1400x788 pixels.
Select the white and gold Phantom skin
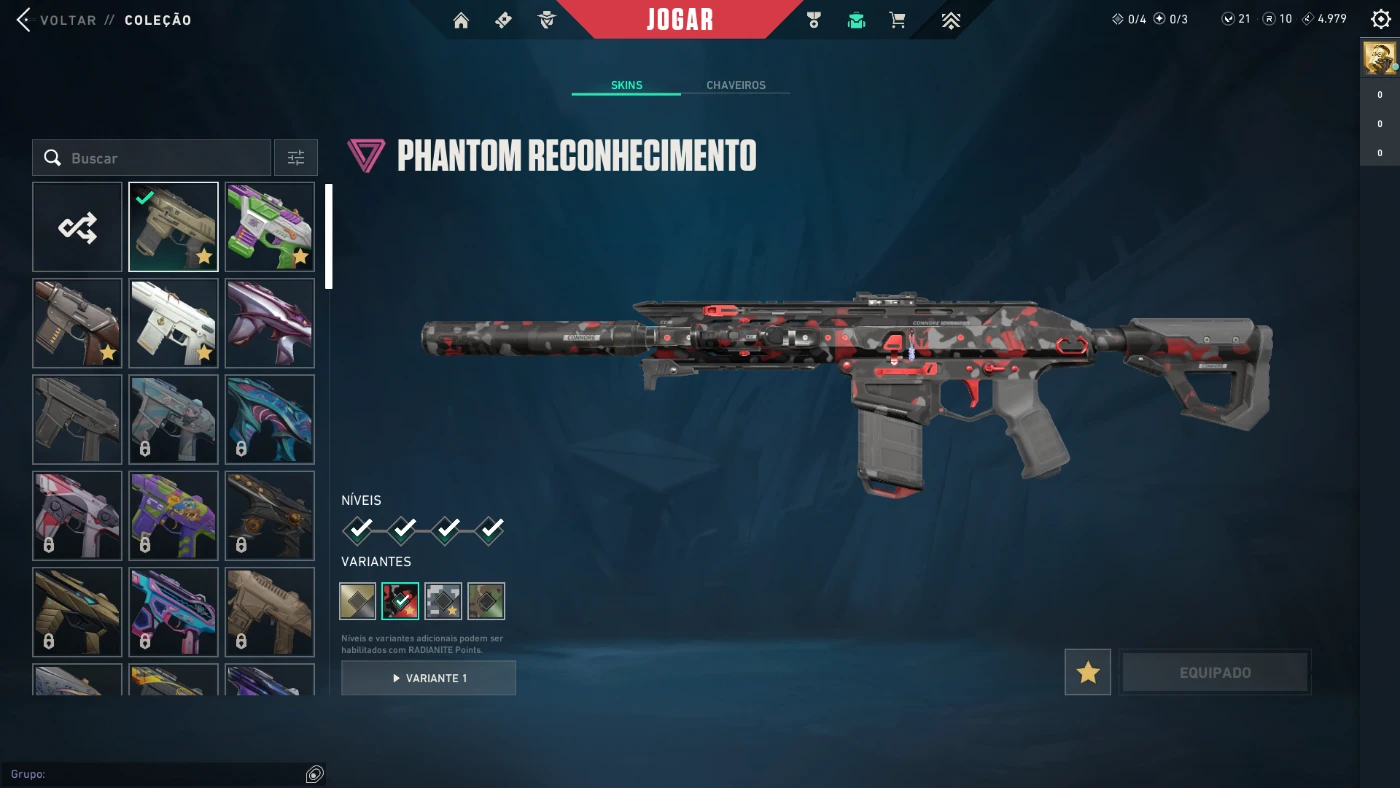pyautogui.click(x=173, y=323)
